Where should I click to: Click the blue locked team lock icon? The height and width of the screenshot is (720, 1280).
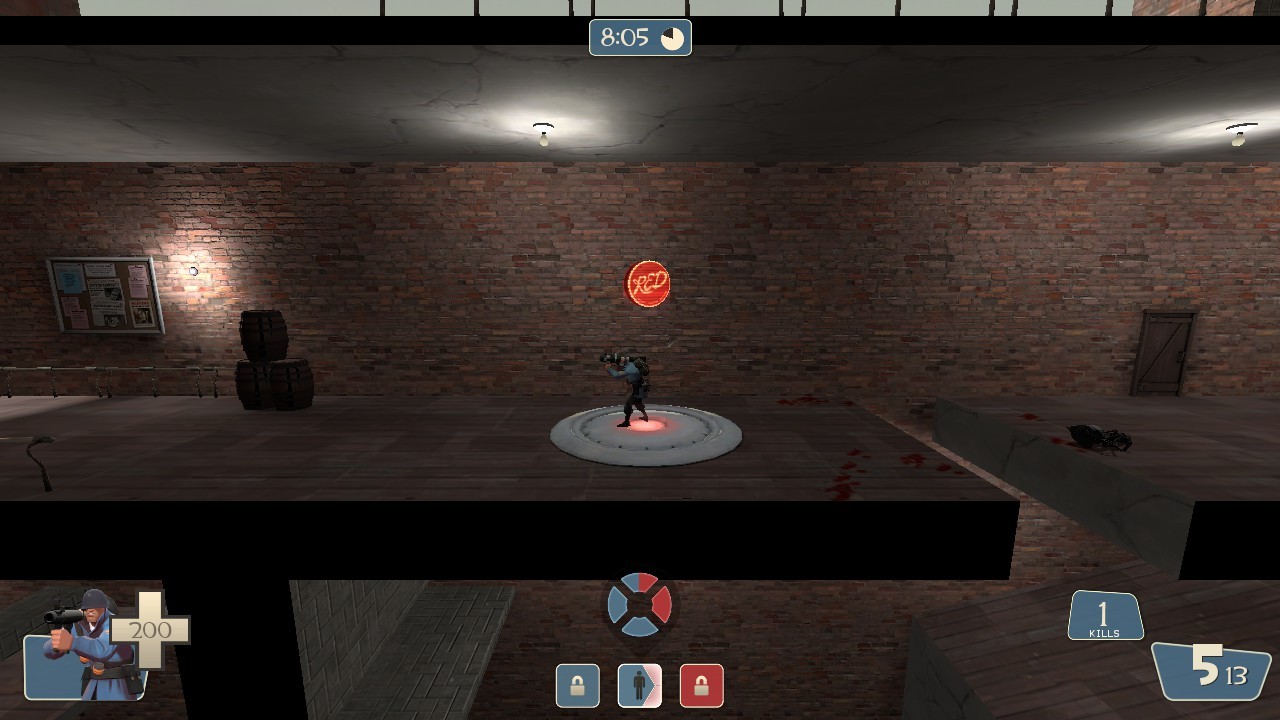pos(577,686)
